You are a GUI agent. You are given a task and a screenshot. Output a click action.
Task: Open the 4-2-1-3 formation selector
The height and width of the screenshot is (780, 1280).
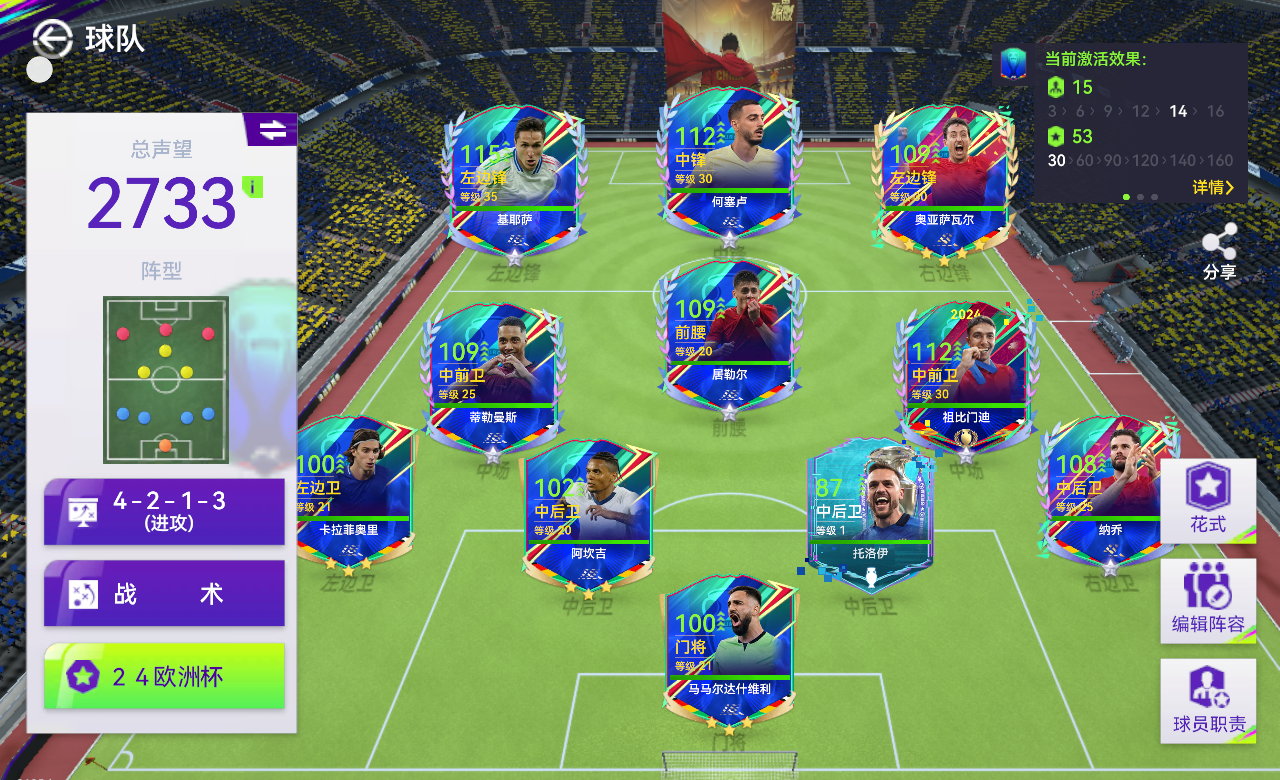164,511
